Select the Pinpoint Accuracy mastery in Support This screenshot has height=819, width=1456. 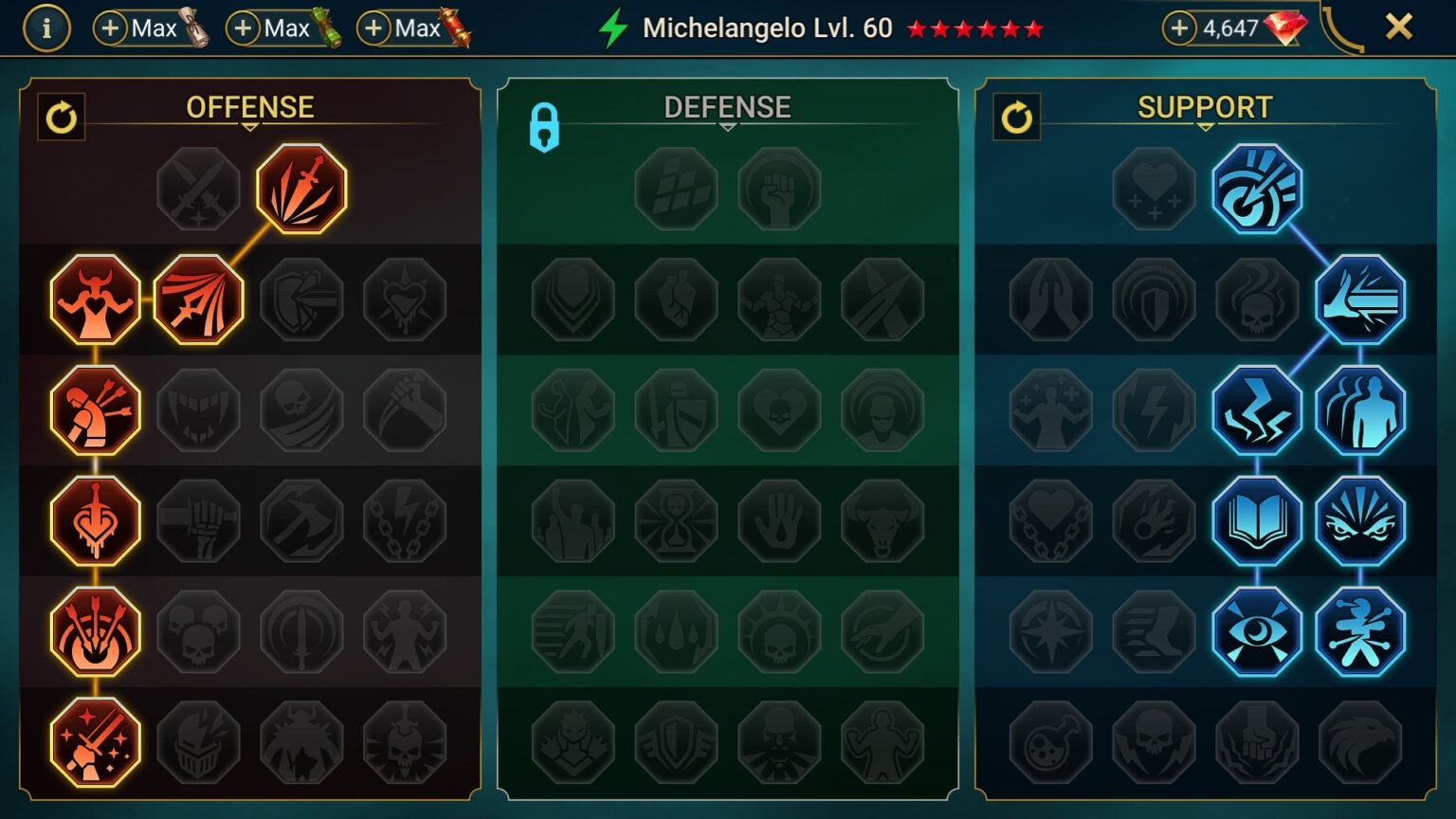(1258, 188)
